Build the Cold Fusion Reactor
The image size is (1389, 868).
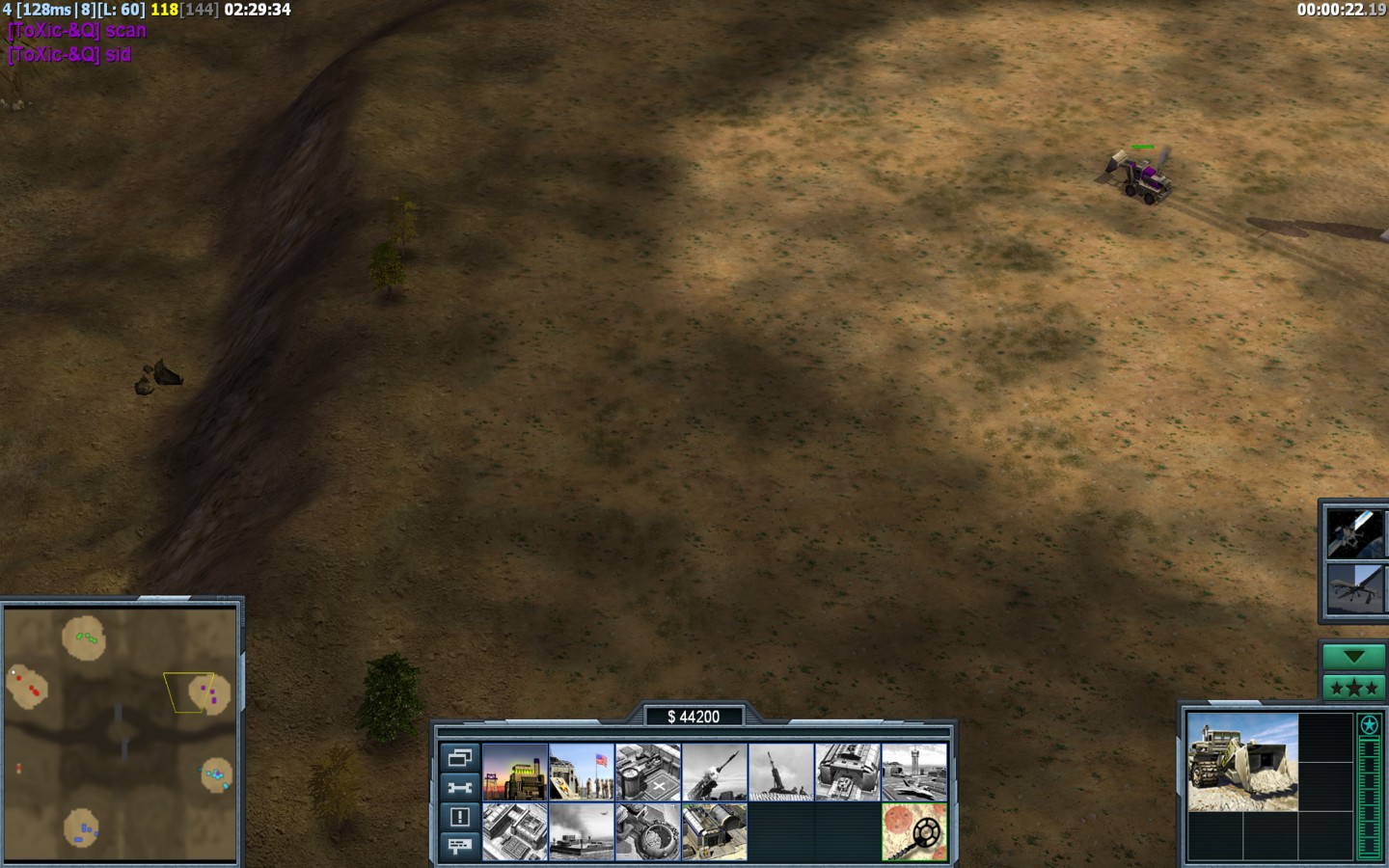515,772
